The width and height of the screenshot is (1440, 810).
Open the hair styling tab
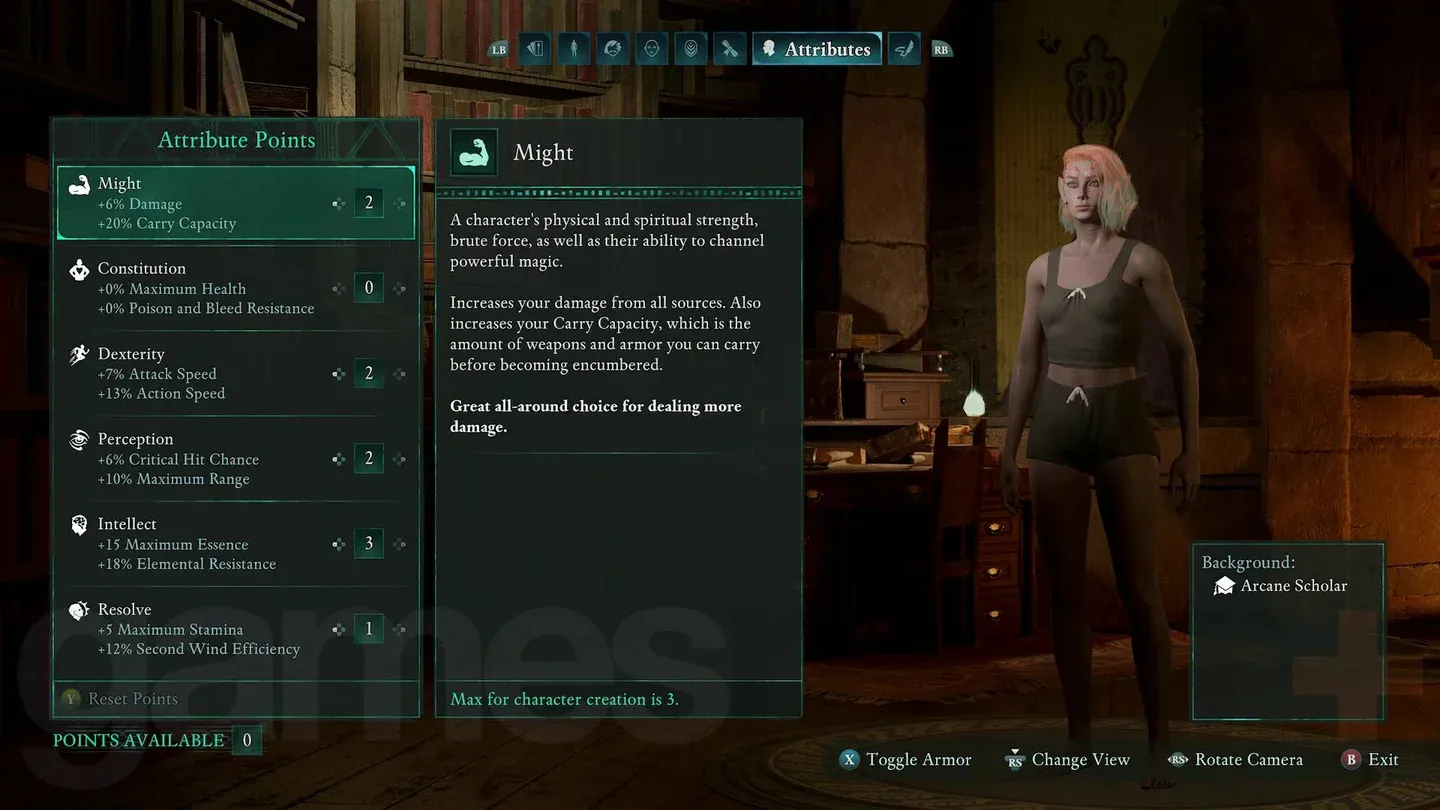pyautogui.click(x=612, y=48)
